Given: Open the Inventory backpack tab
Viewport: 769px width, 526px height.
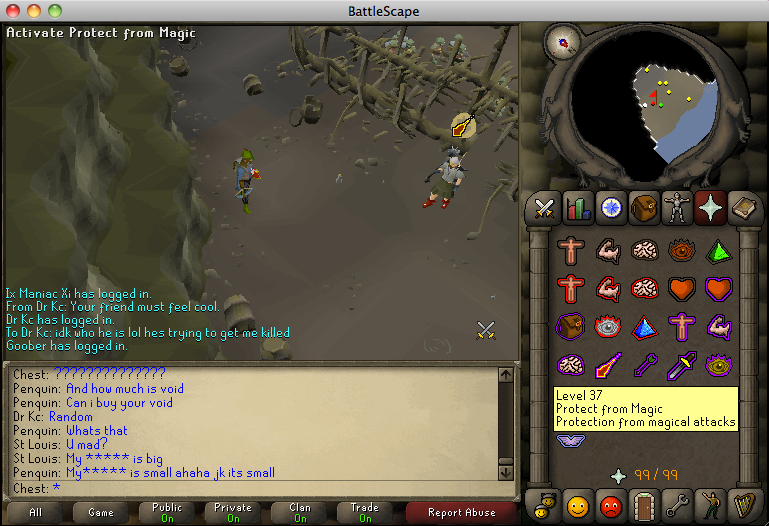Looking at the screenshot, I should pyautogui.click(x=644, y=208).
